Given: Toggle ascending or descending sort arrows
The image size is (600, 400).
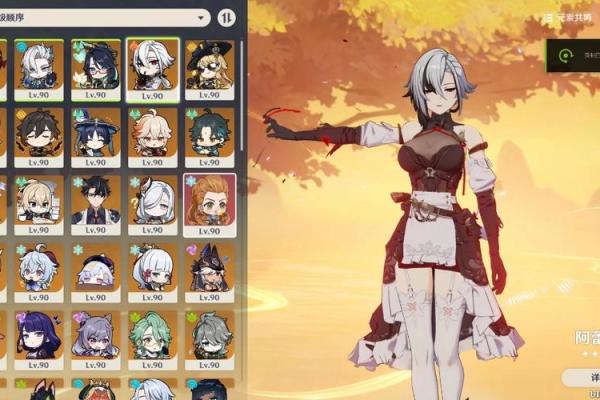Looking at the screenshot, I should click(x=226, y=18).
